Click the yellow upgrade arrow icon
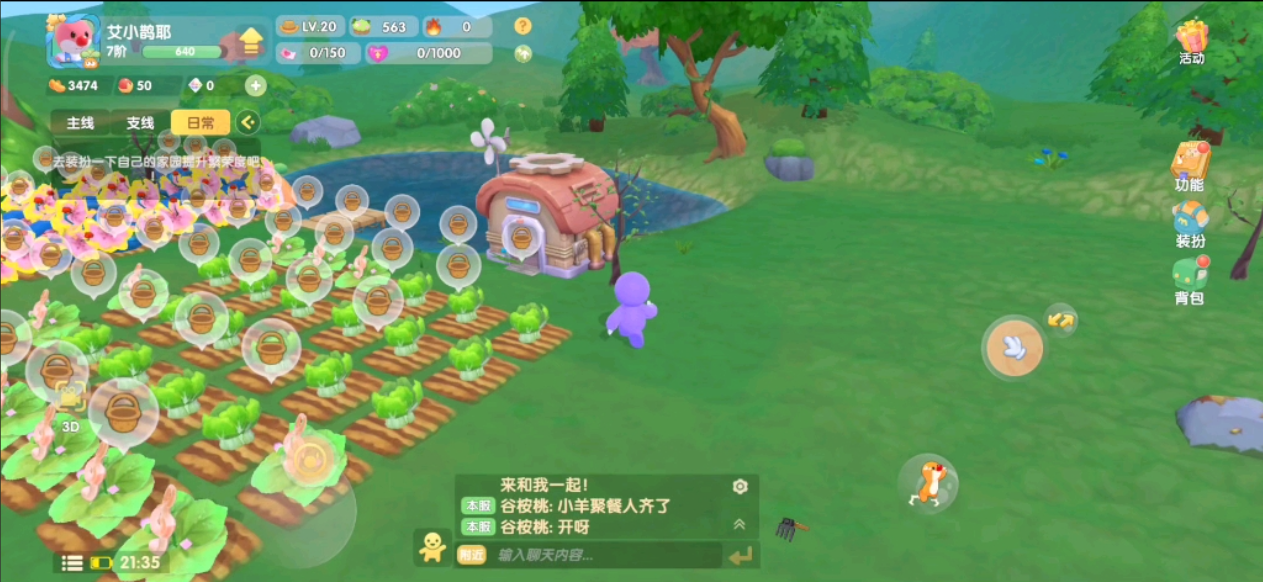This screenshot has height=582, width=1263. coord(250,42)
